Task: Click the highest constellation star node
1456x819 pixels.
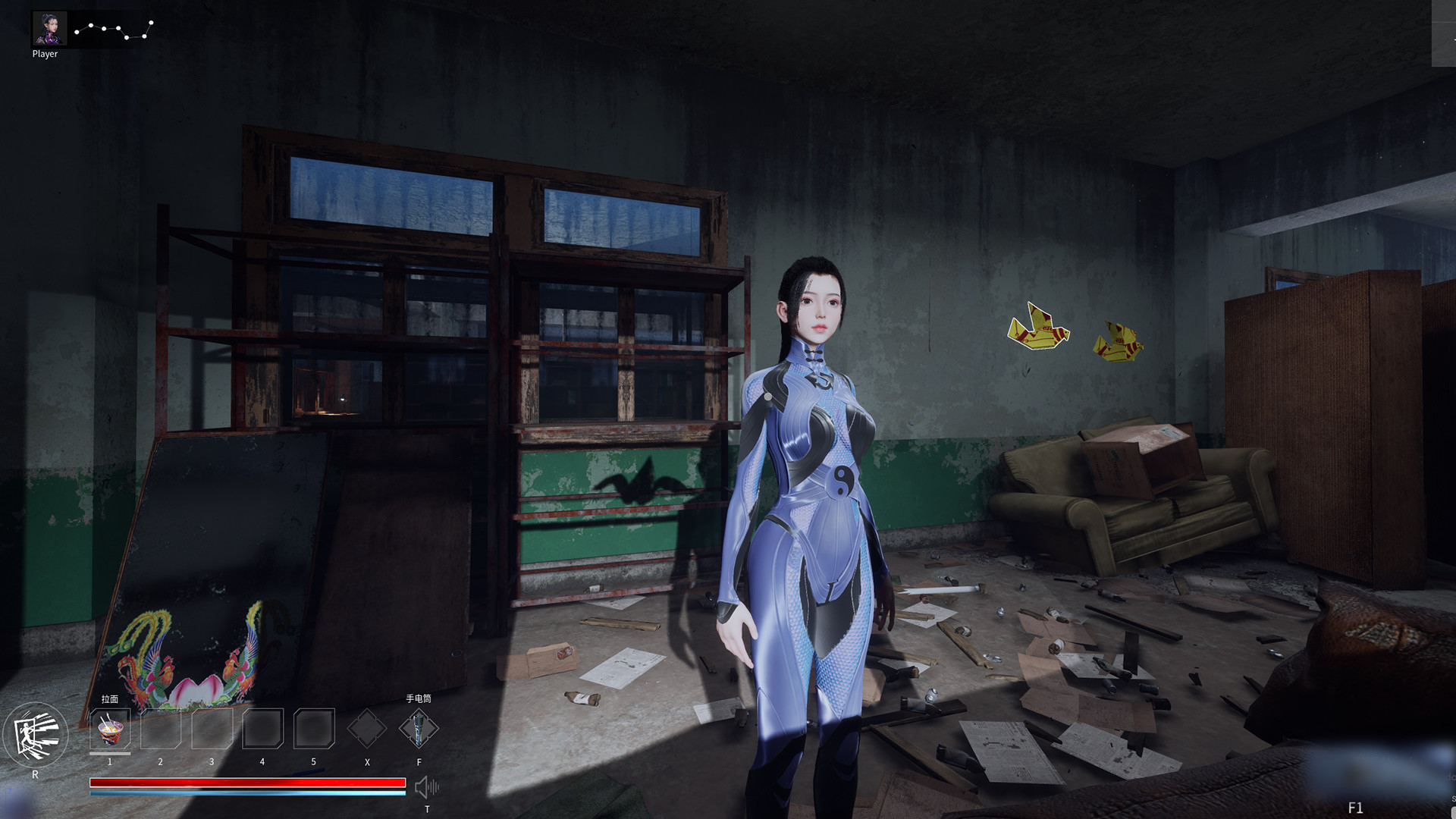Action: pyautogui.click(x=151, y=22)
